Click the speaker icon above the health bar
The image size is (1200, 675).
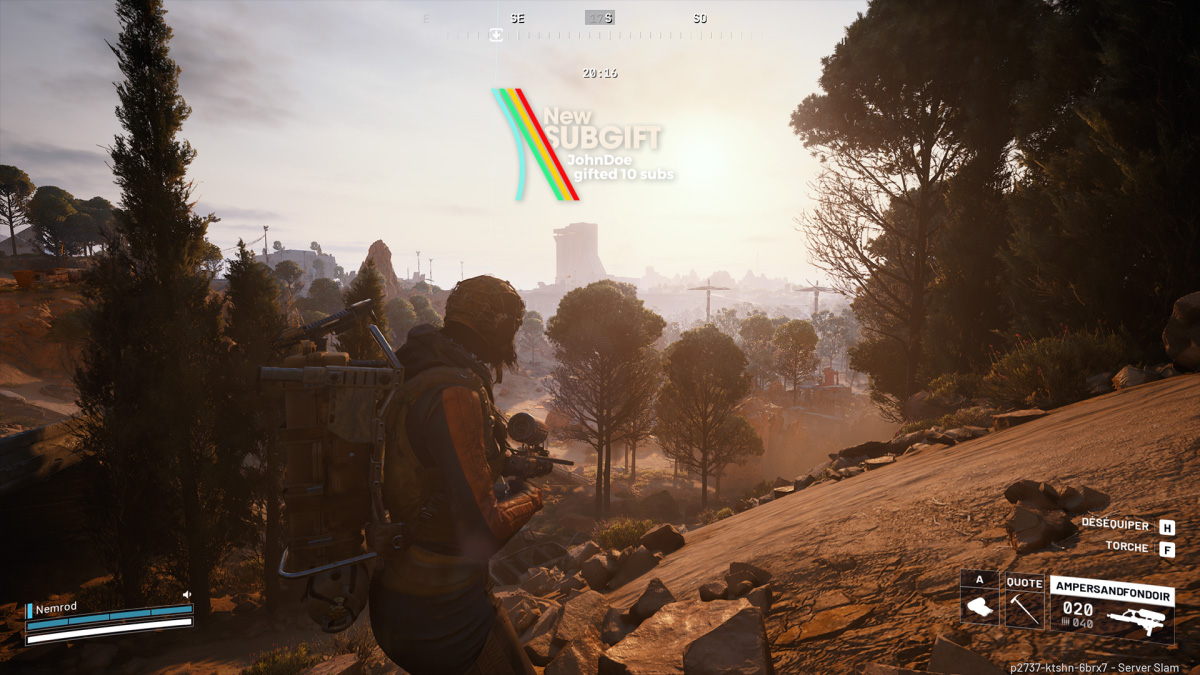(x=186, y=595)
